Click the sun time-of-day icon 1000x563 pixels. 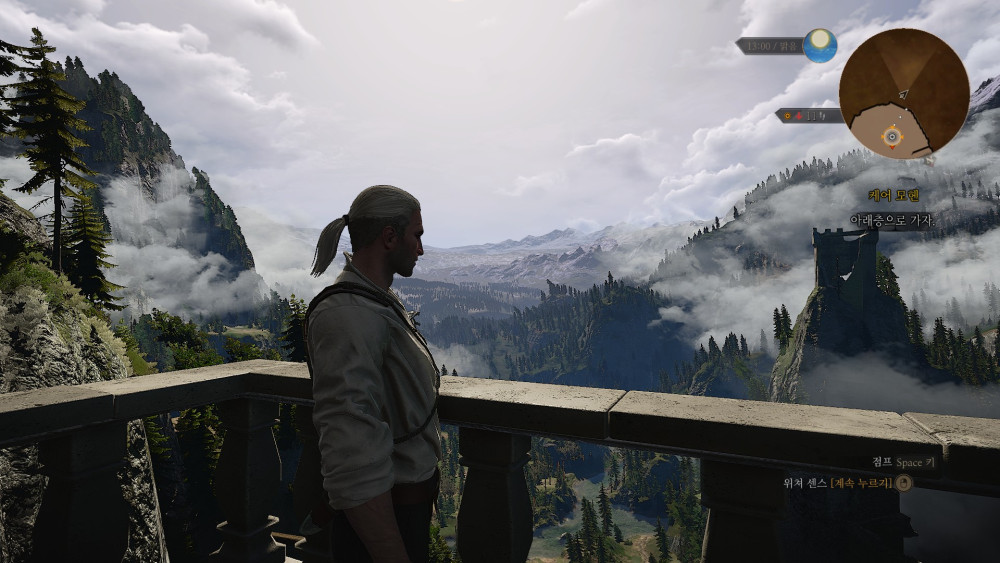[x=820, y=45]
